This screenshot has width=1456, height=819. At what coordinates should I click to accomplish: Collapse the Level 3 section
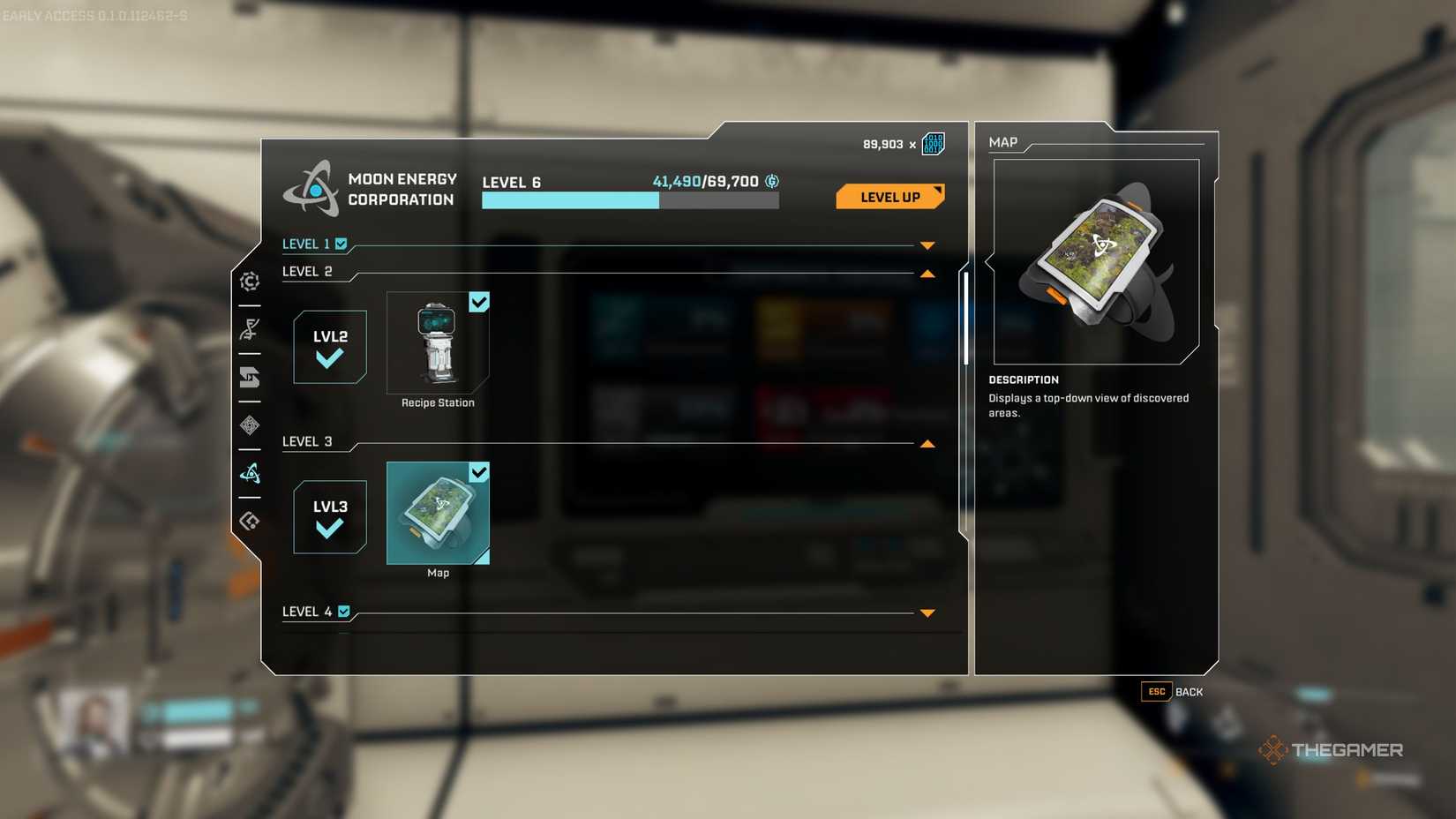pyautogui.click(x=926, y=442)
